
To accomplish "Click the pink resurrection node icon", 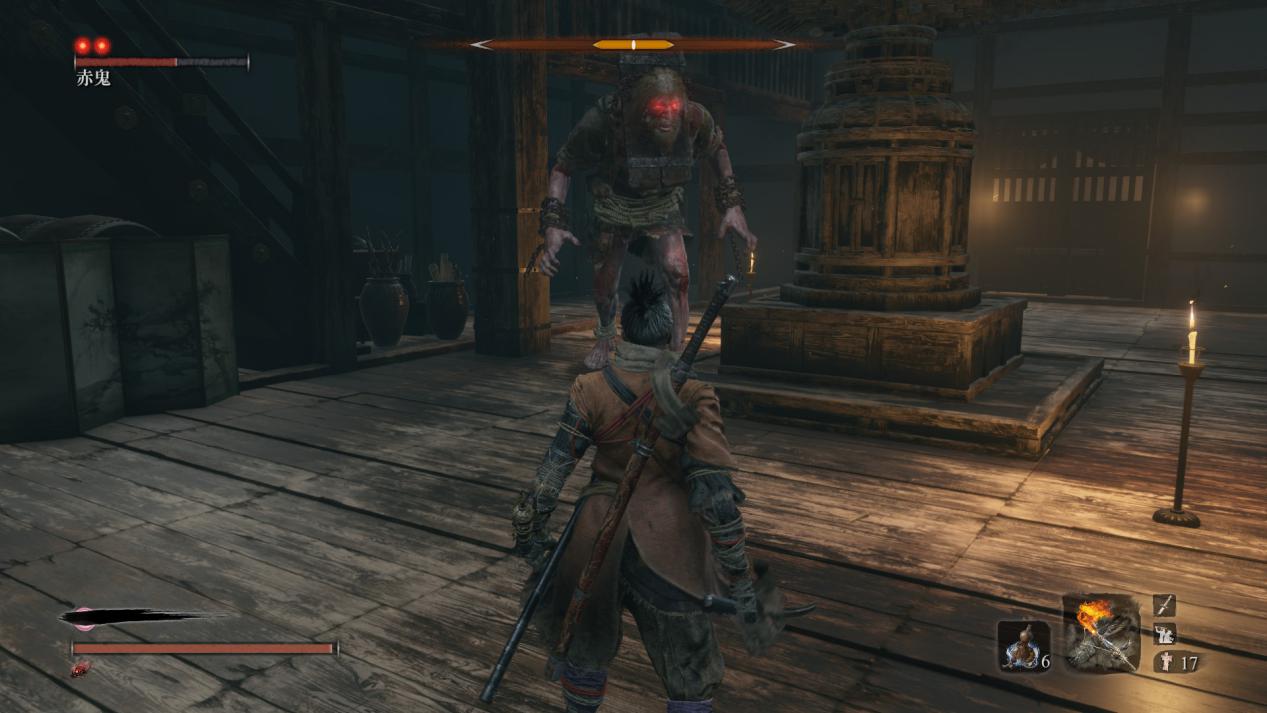I will click(83, 618).
